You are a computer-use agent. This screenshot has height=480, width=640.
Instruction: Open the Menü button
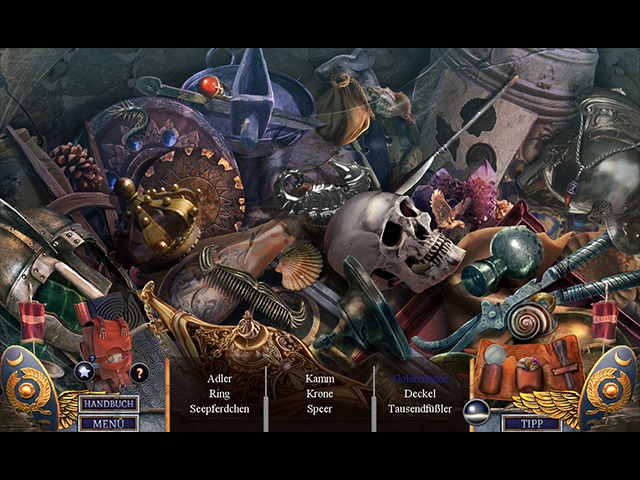coord(109,423)
